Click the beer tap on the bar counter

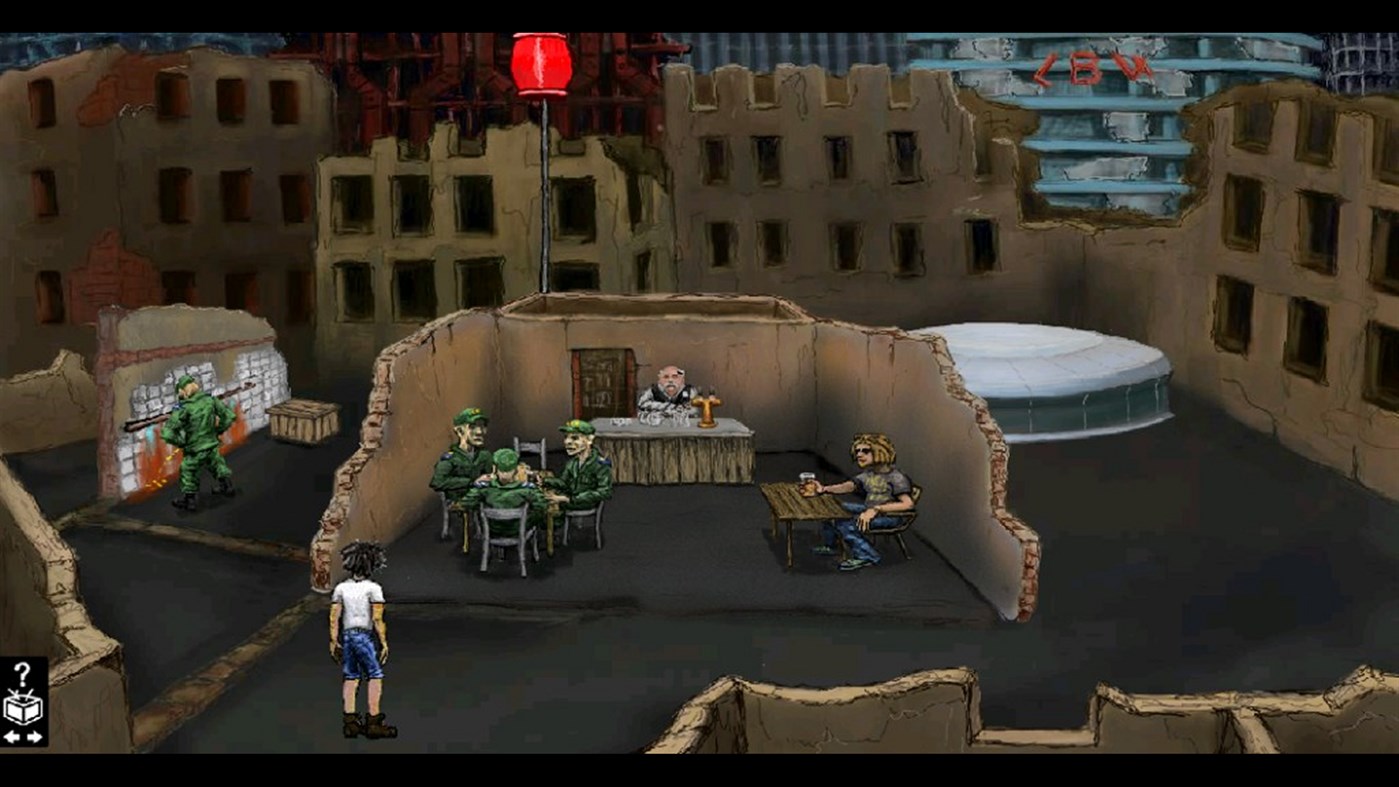[x=707, y=408]
